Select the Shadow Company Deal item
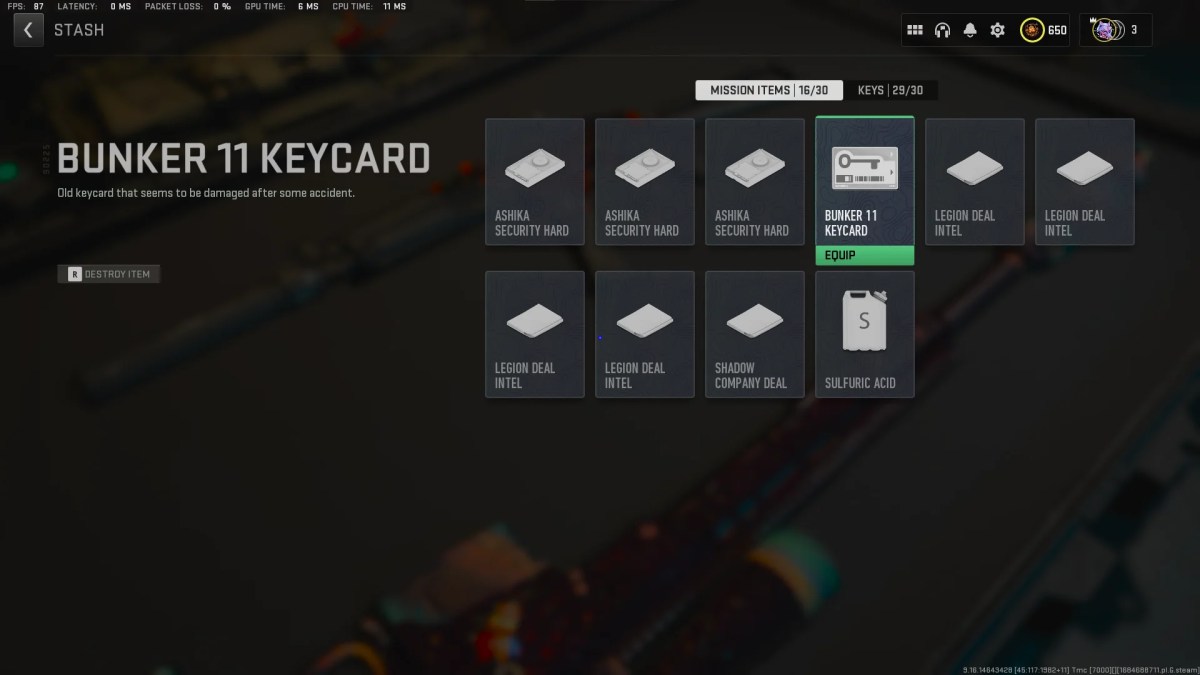This screenshot has width=1200, height=675. click(x=754, y=334)
